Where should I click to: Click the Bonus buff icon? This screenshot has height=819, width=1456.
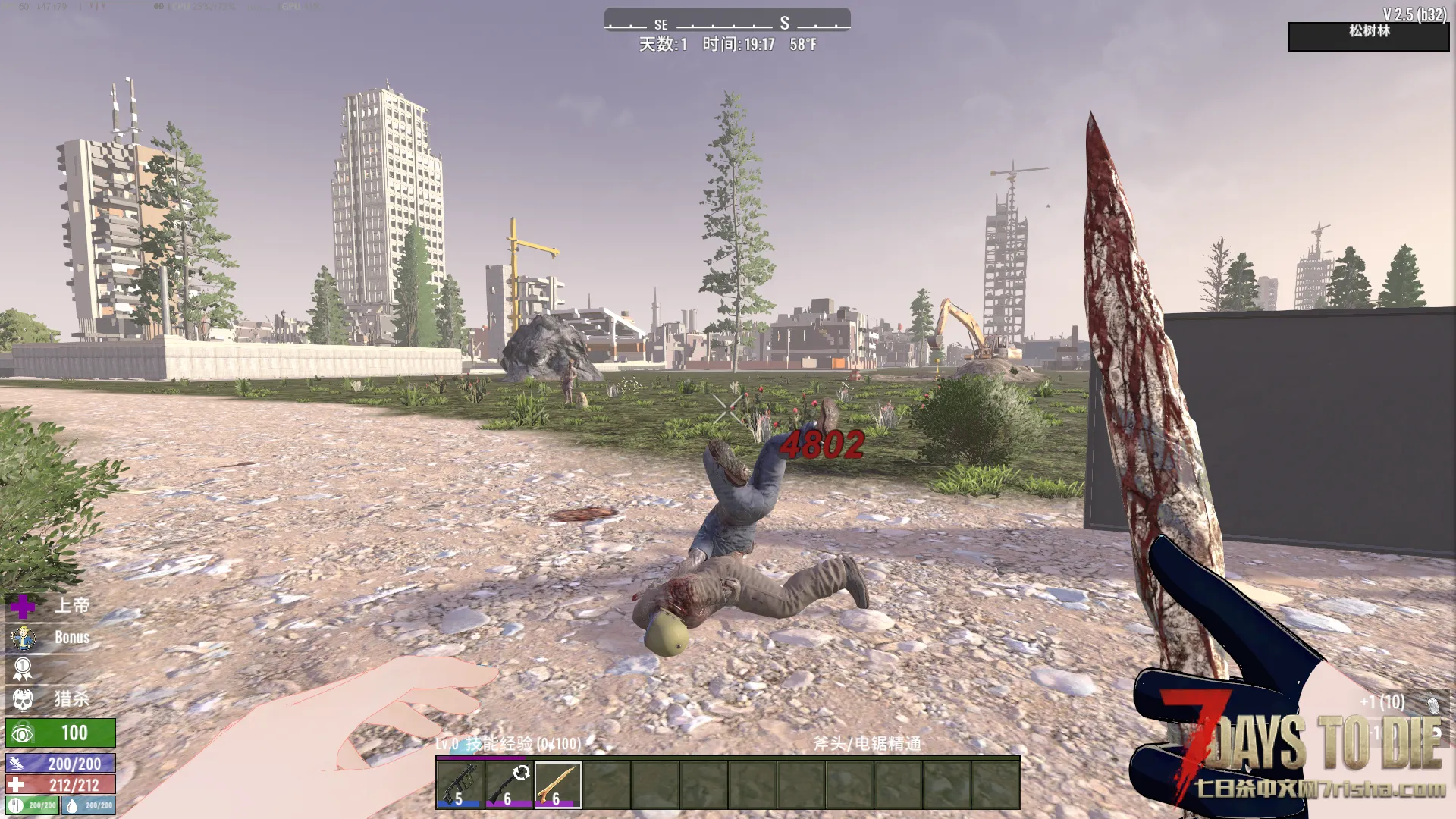tap(23, 638)
